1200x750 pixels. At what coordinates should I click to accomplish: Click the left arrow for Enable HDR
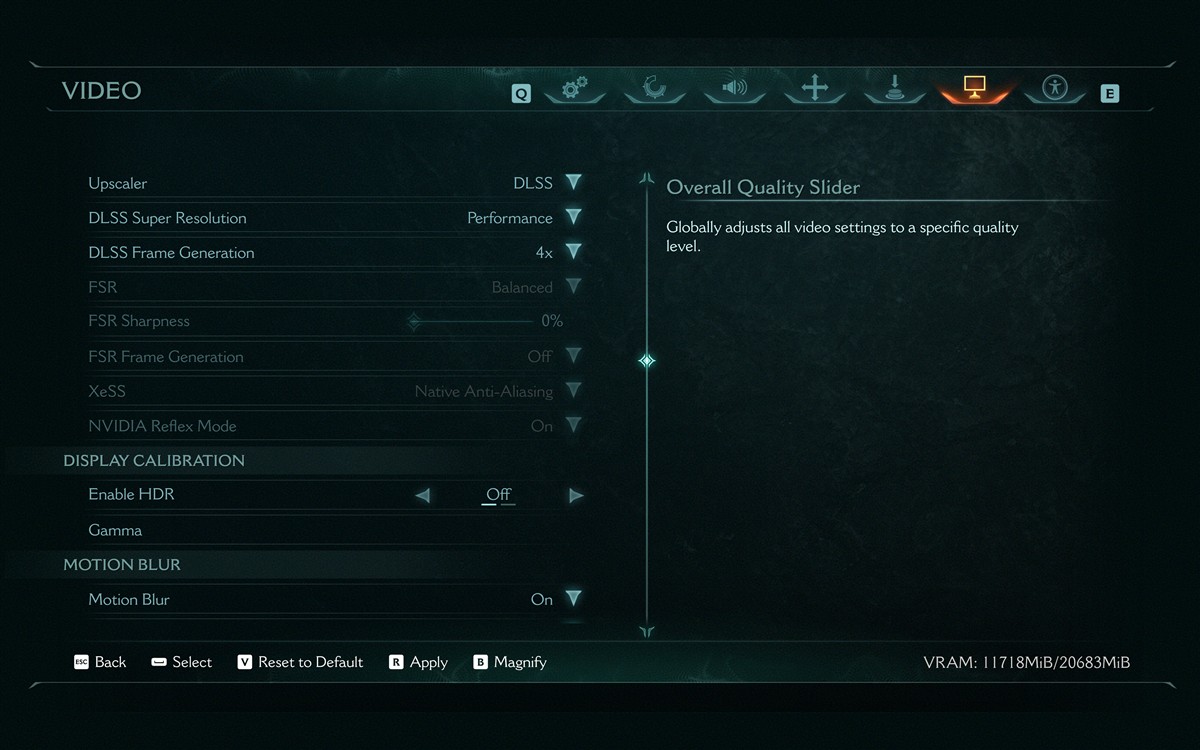tap(423, 495)
